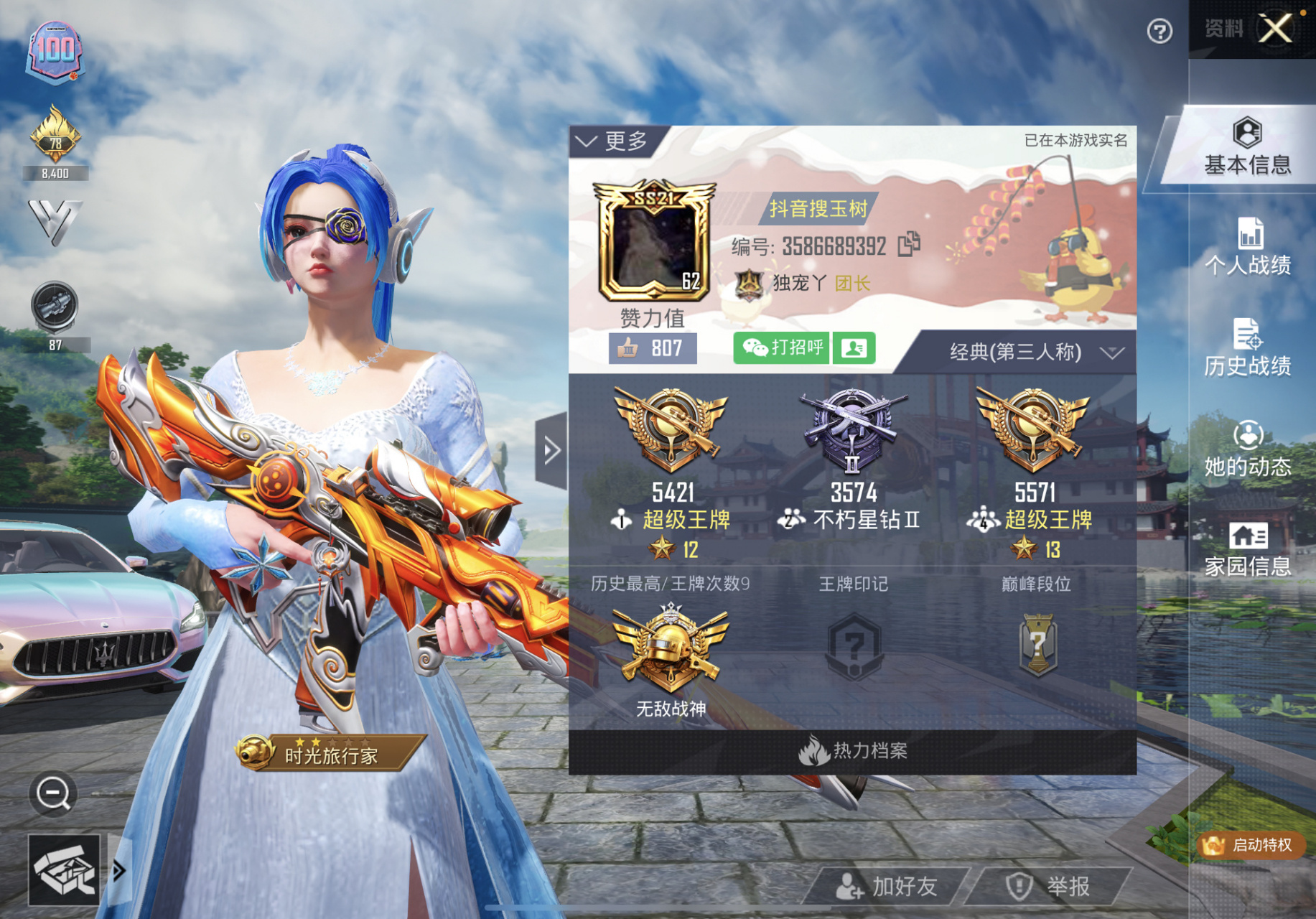Image resolution: width=1316 pixels, height=919 pixels.
Task: Send a friend request with 加好友
Action: [888, 887]
